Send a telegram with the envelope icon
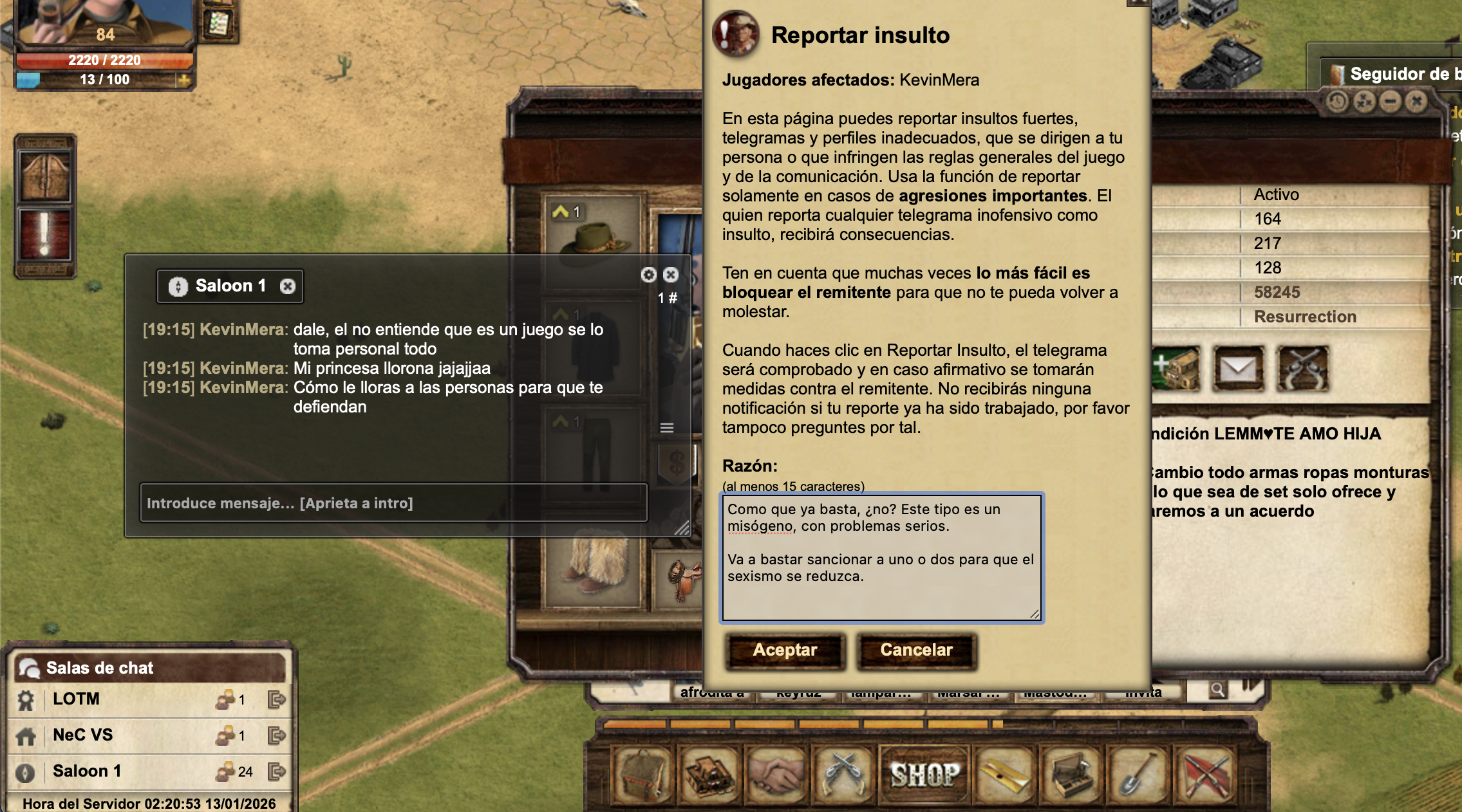 [x=1238, y=369]
